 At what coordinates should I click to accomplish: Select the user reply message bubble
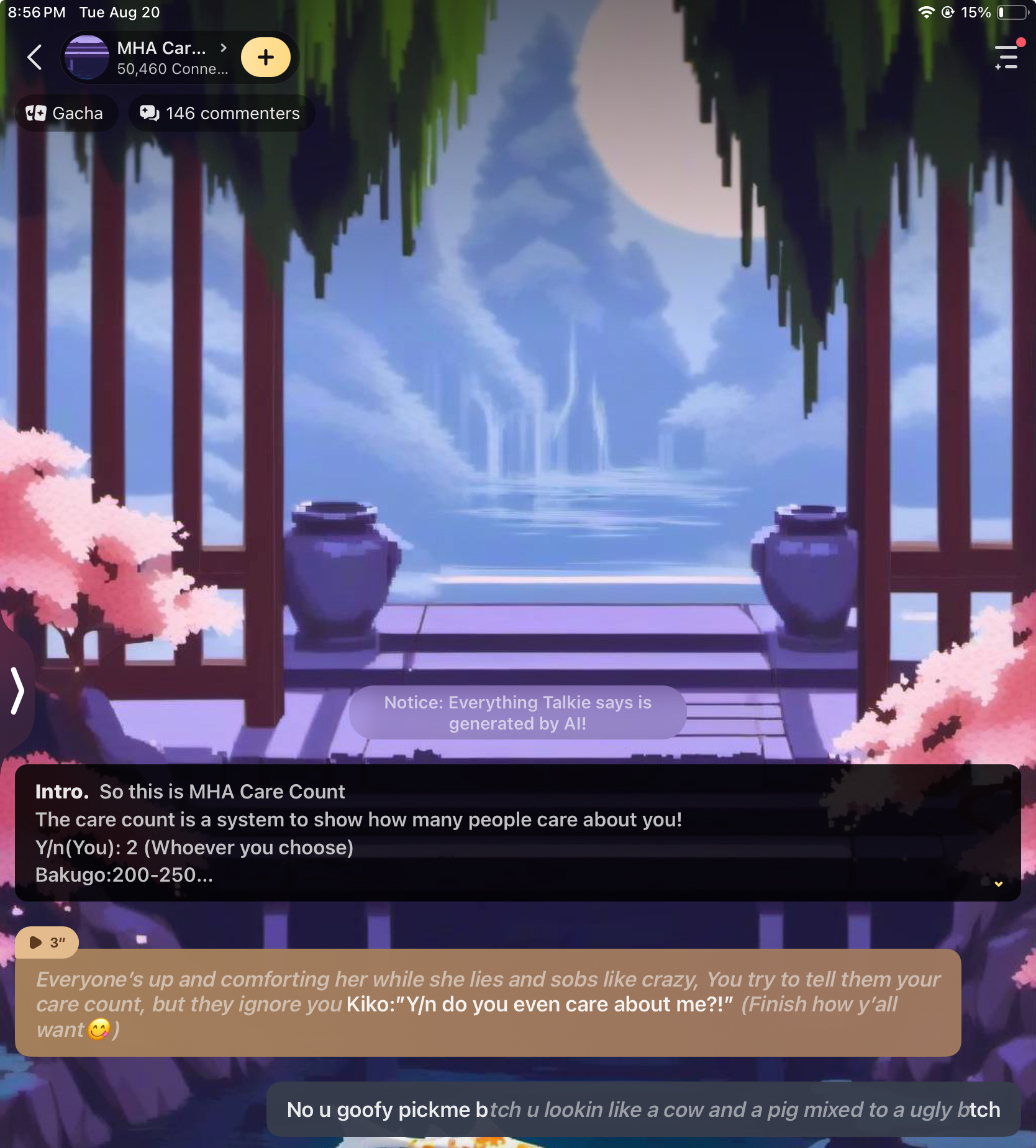[x=643, y=1110]
